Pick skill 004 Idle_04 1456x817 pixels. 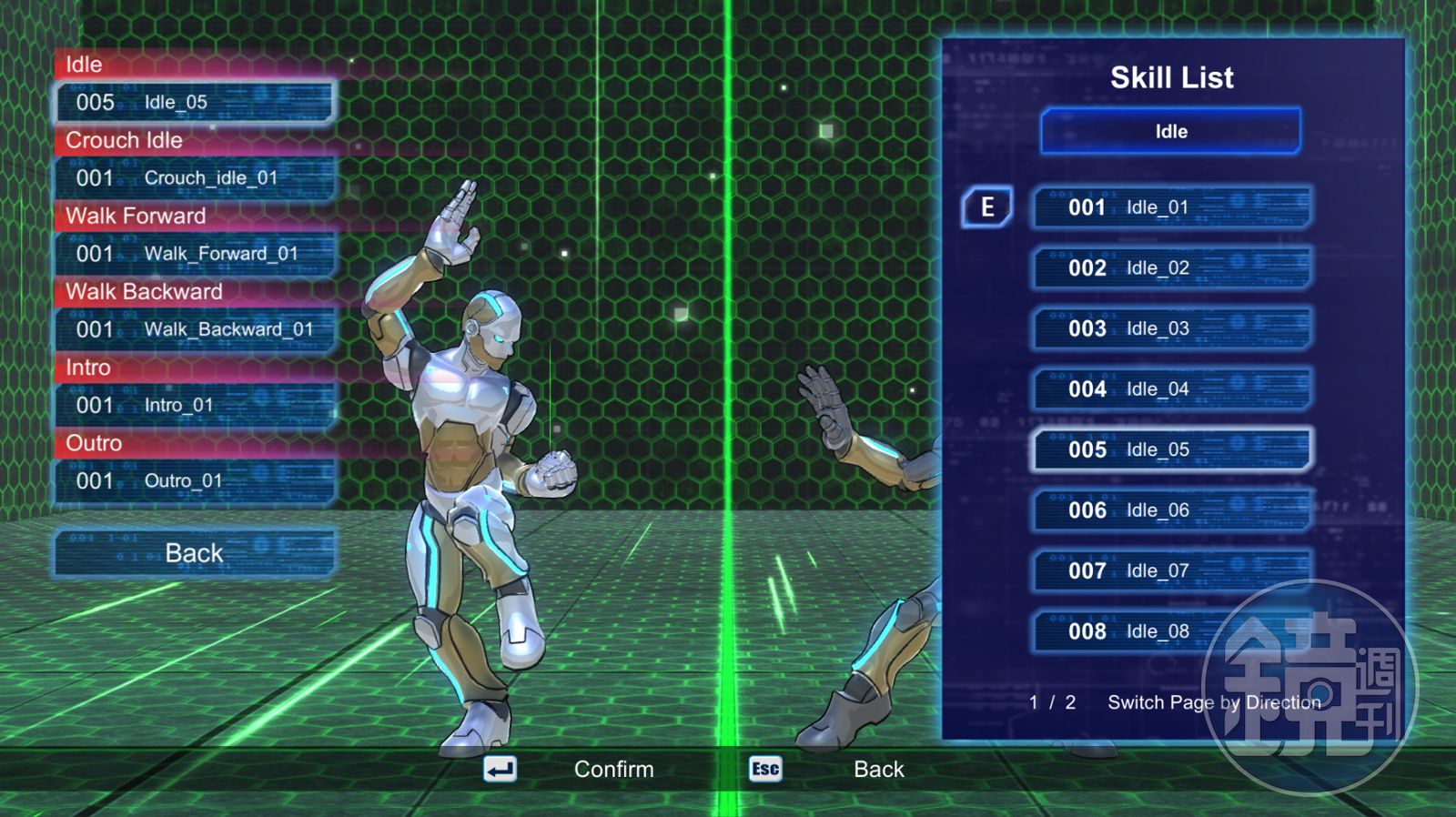1171,389
